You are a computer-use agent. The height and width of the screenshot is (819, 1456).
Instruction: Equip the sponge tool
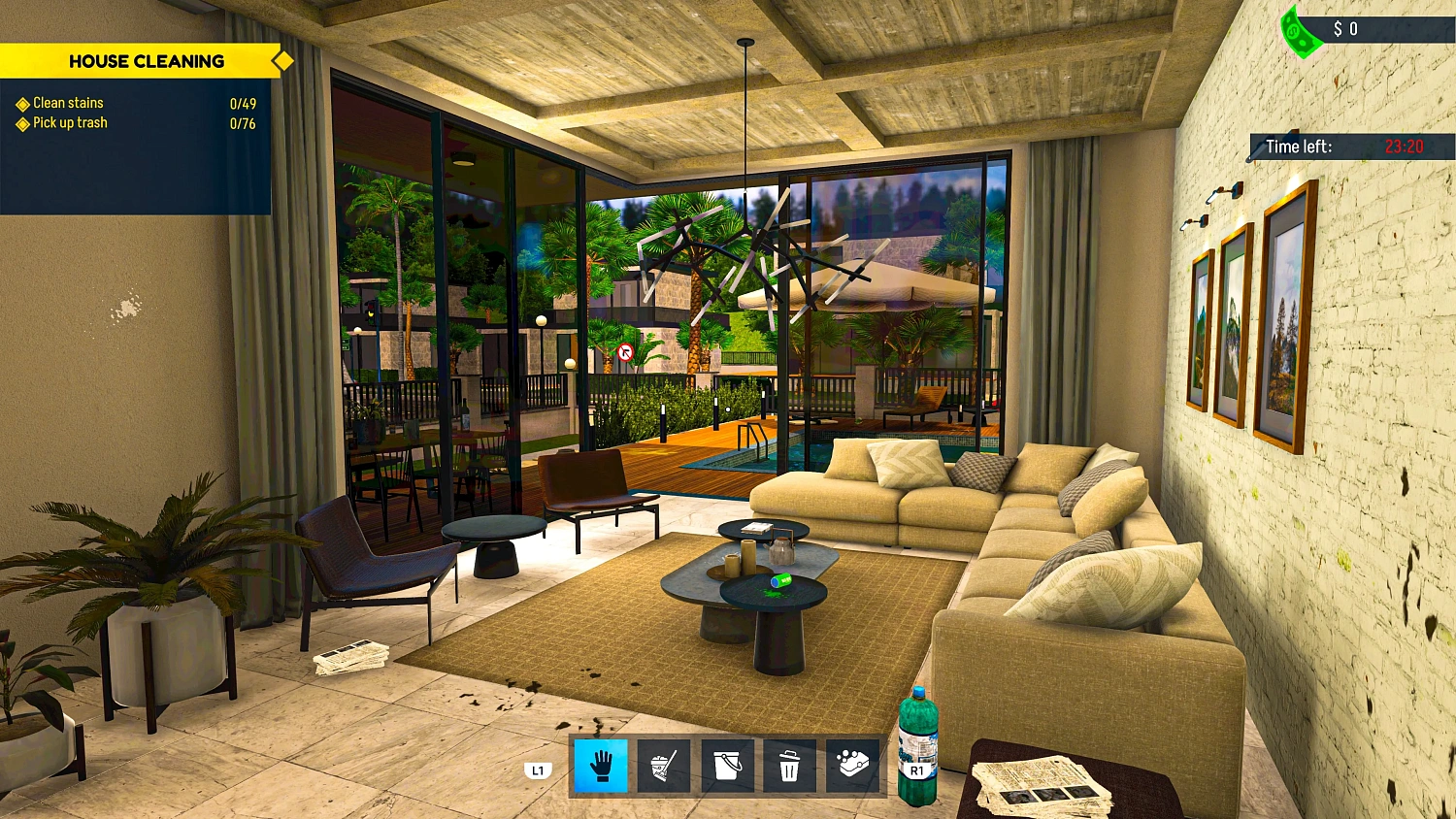[852, 766]
